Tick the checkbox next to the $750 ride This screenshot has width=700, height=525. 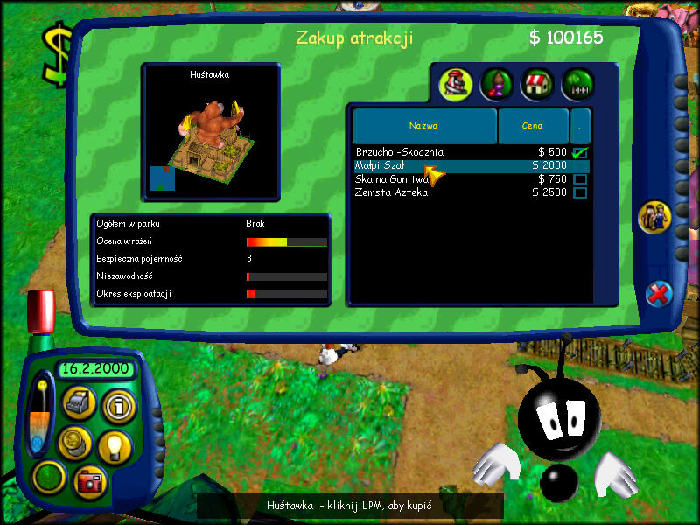point(579,179)
